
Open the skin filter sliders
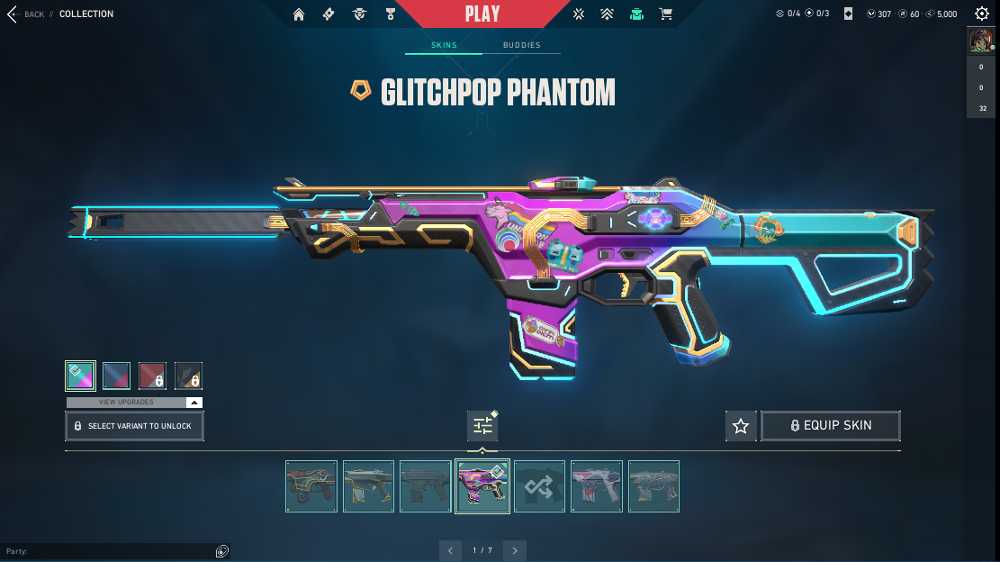click(483, 426)
